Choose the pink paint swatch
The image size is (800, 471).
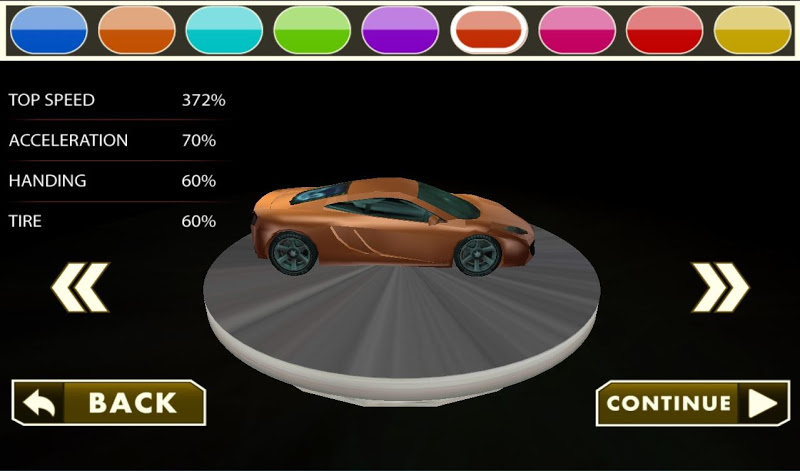(577, 30)
